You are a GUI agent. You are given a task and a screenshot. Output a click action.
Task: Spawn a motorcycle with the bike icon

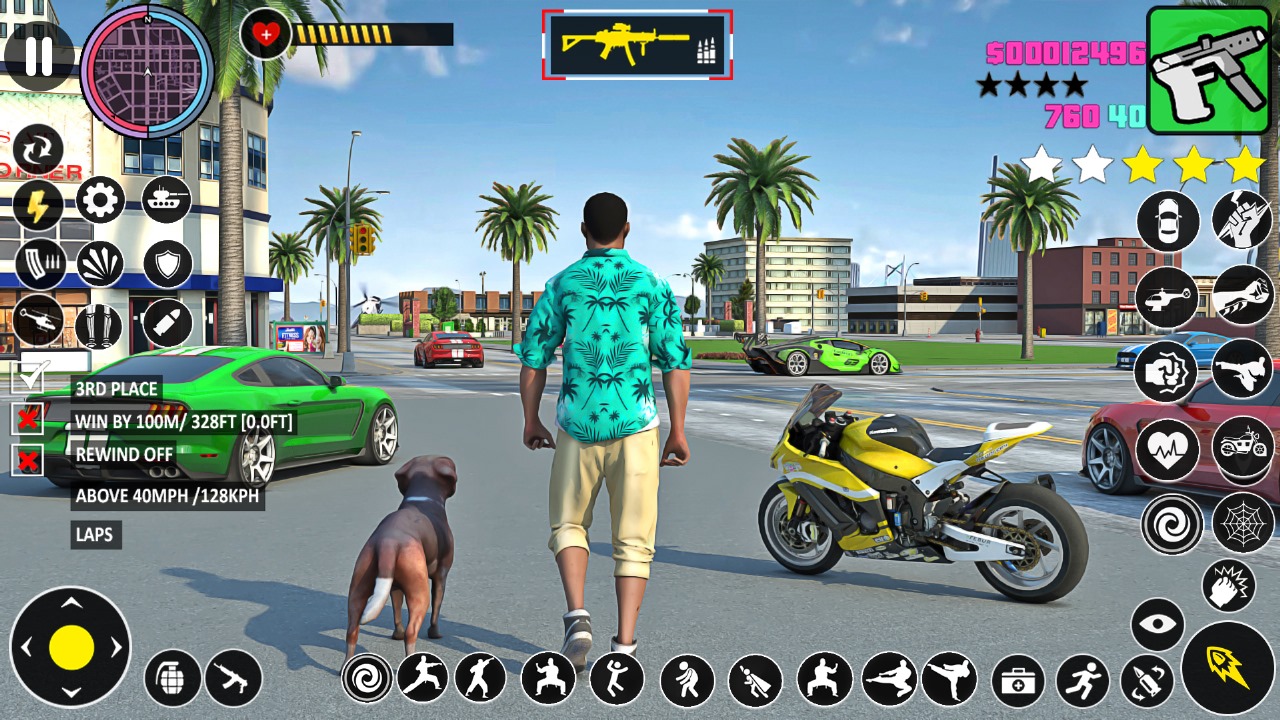pos(1242,445)
